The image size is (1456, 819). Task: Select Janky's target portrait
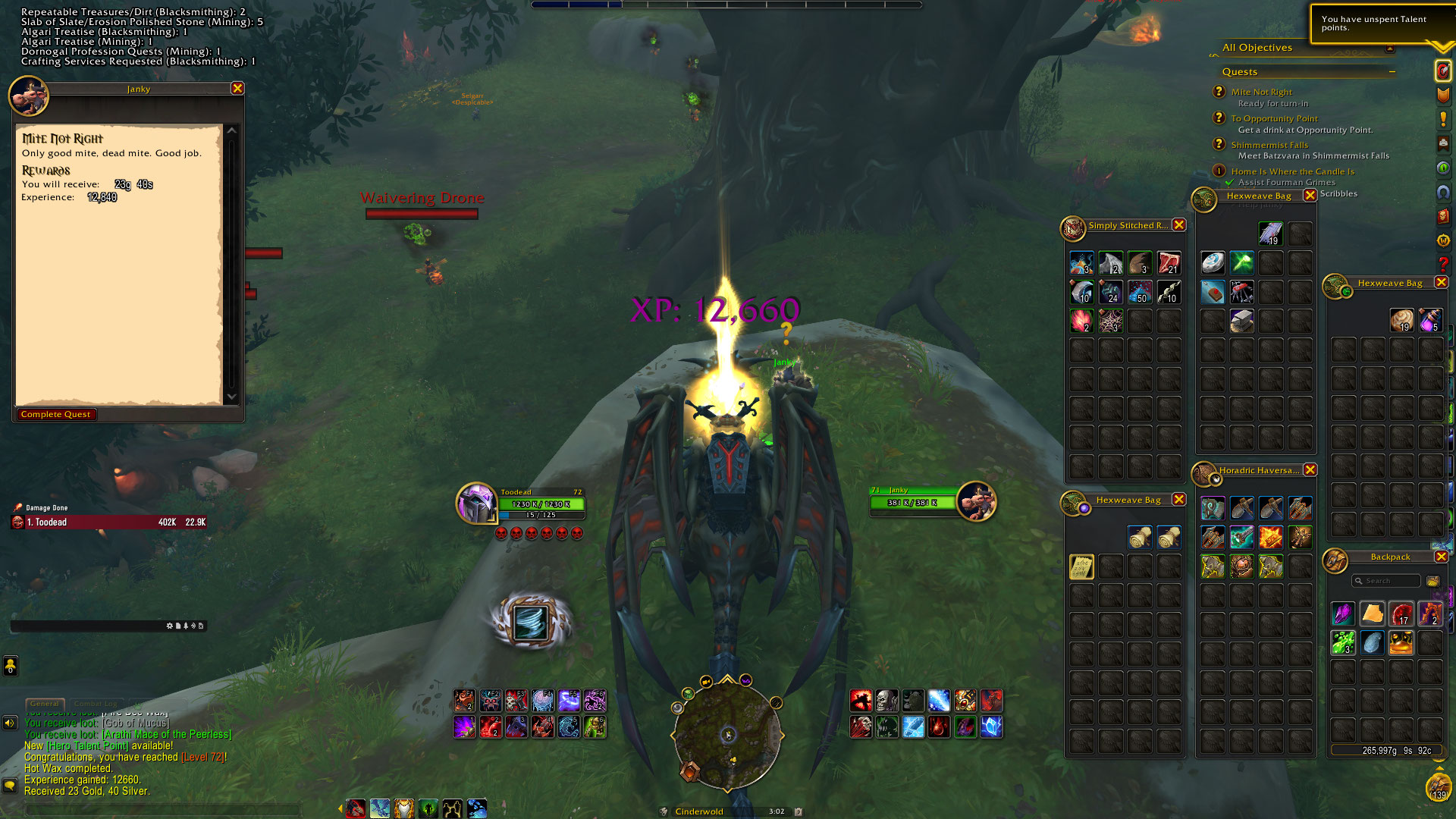(x=976, y=501)
